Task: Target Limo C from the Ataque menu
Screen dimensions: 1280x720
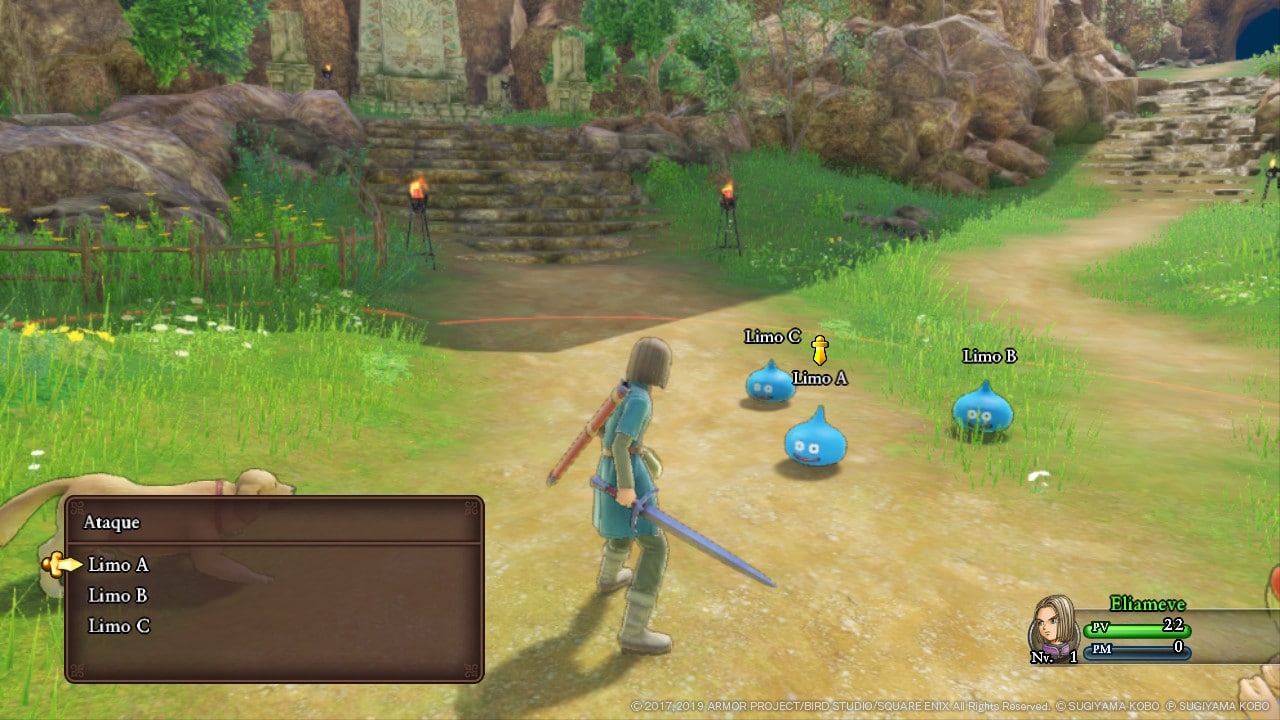Action: [x=118, y=626]
